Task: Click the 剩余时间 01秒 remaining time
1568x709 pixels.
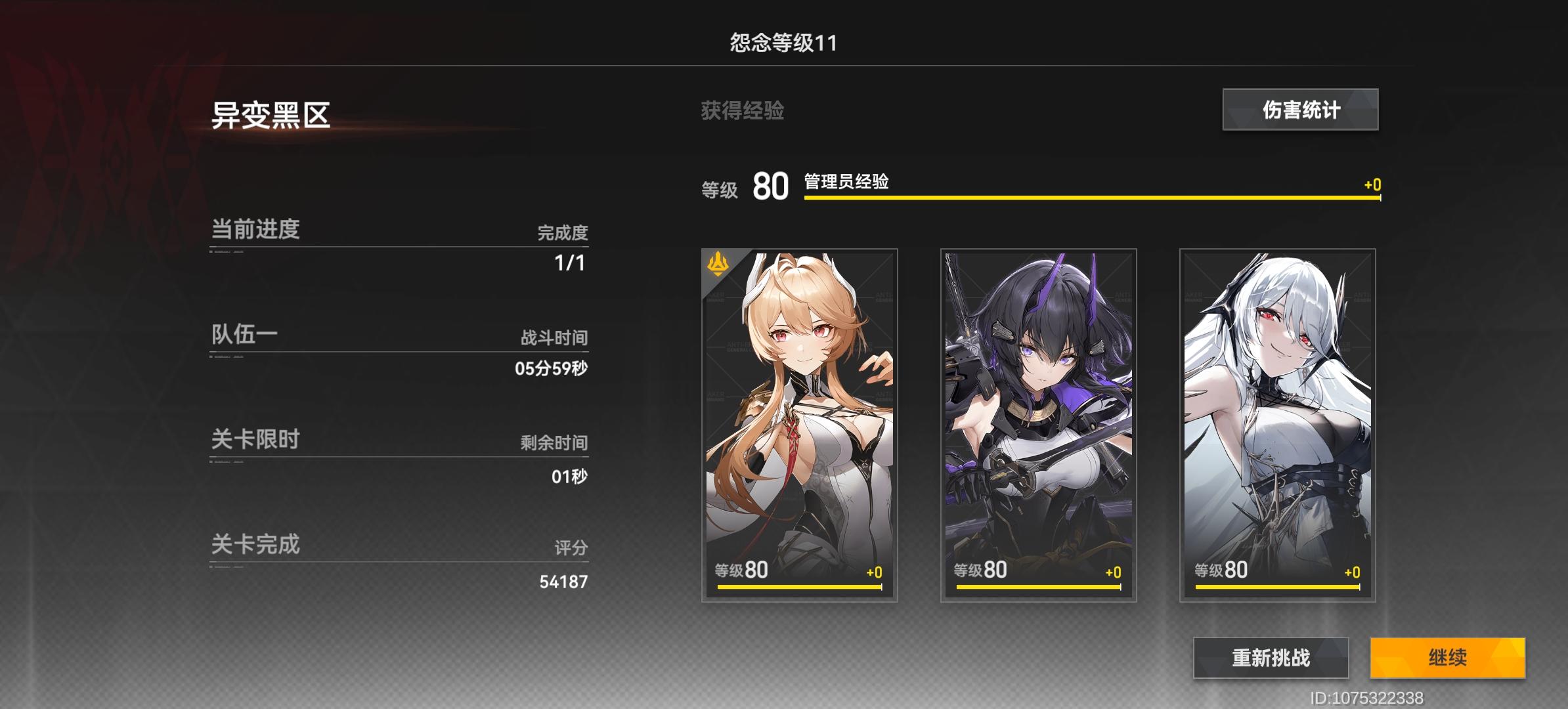Action: click(x=569, y=477)
